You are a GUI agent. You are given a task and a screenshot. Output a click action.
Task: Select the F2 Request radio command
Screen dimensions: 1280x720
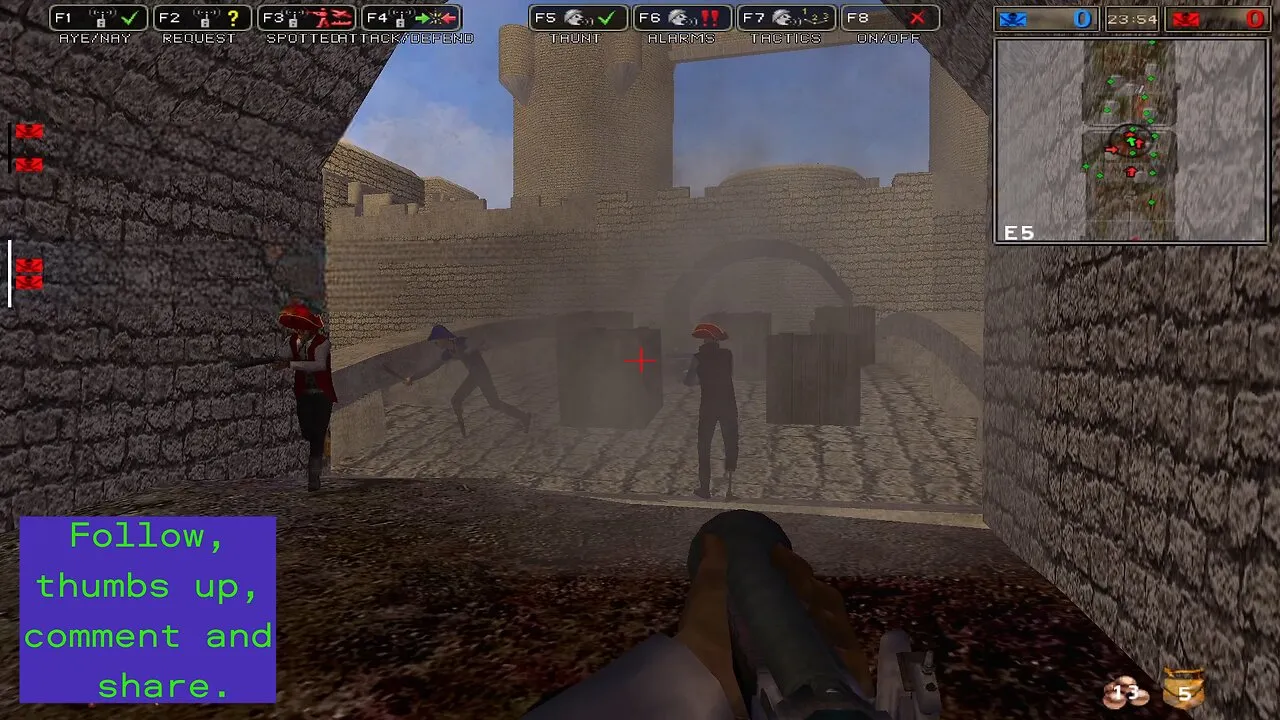click(x=202, y=18)
